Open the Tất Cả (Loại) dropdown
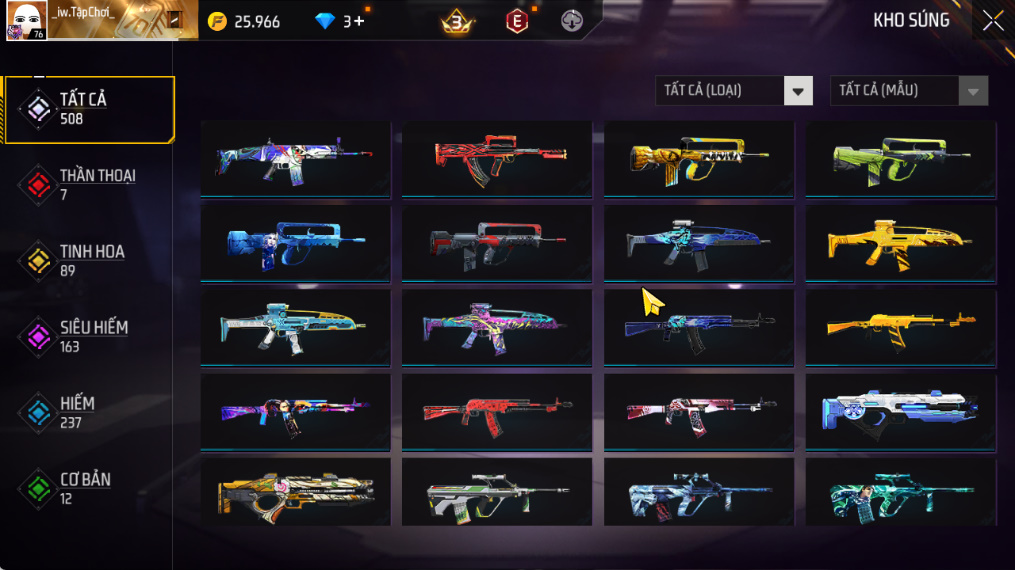 click(x=797, y=91)
